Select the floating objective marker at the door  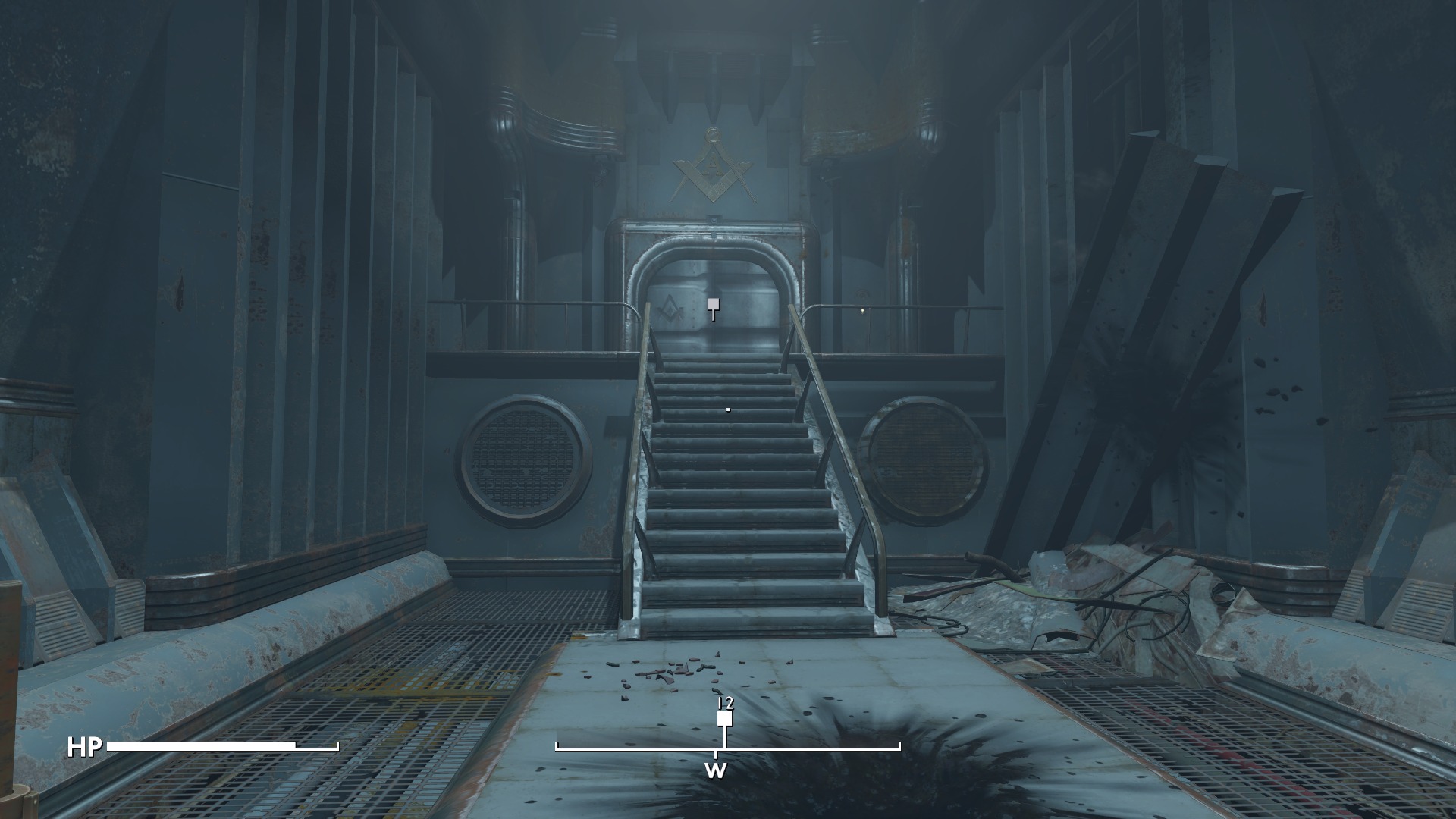[713, 305]
